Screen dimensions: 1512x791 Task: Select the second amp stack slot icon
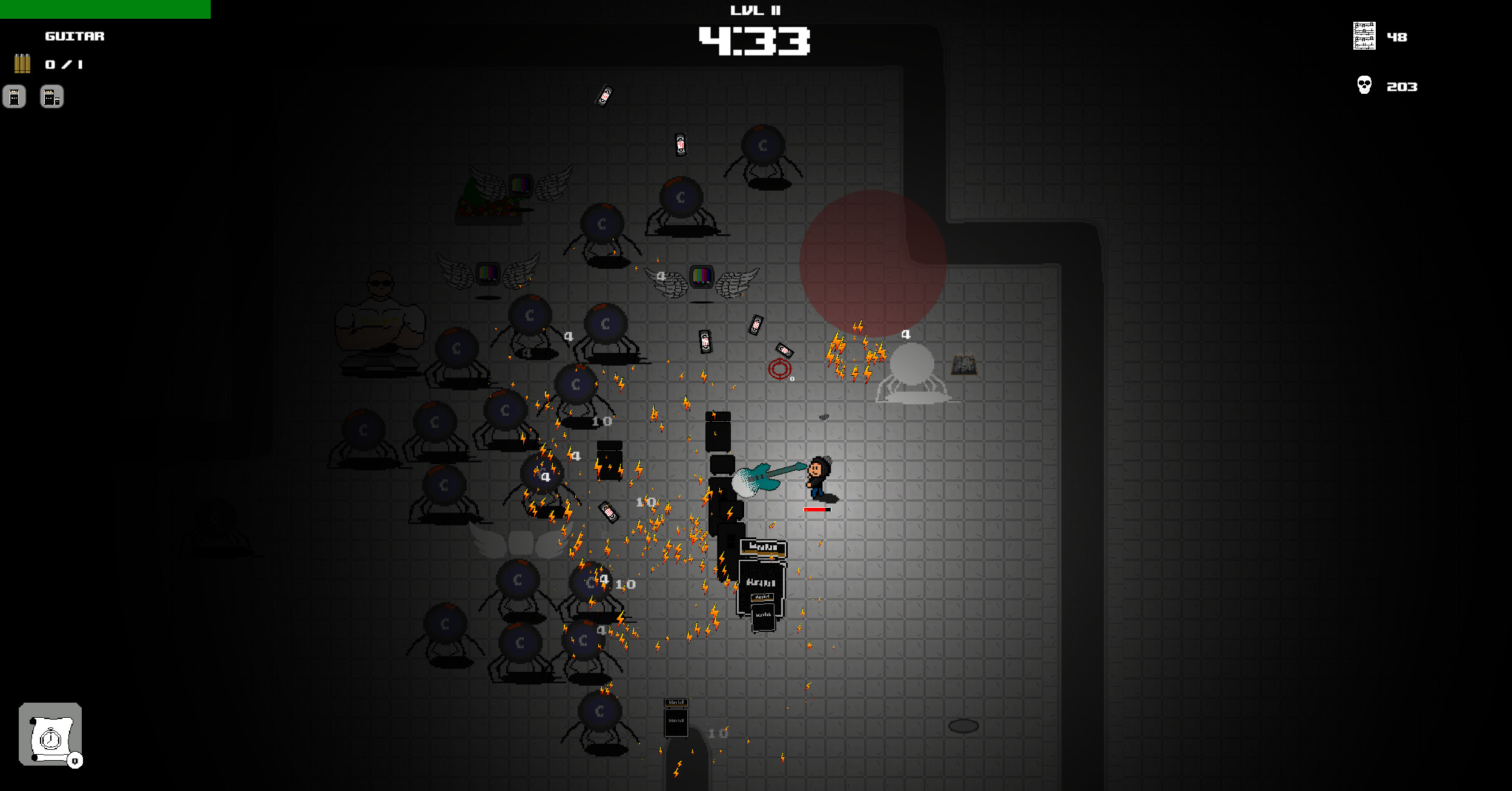point(51,96)
